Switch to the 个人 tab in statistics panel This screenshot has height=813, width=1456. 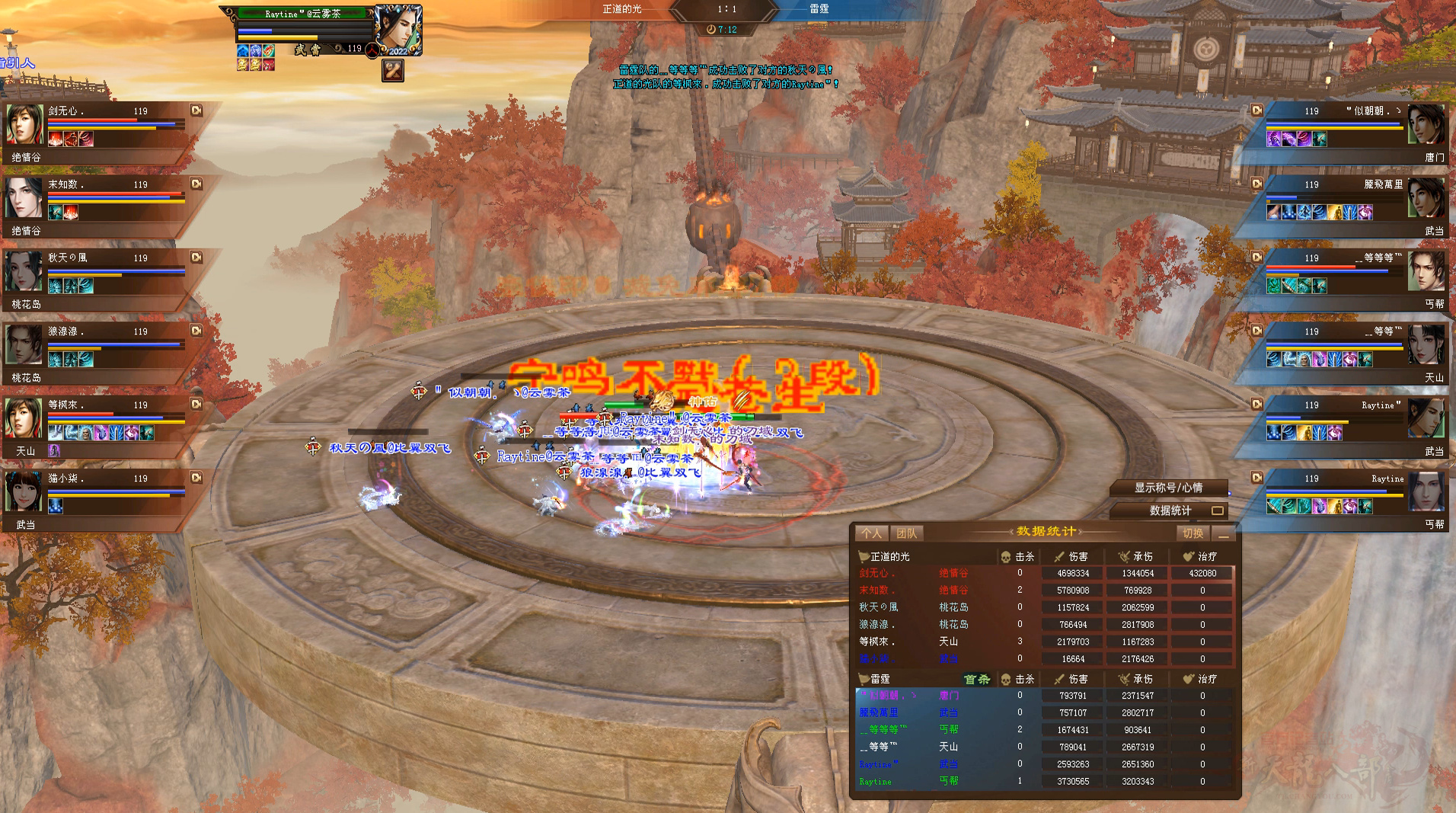[x=872, y=533]
